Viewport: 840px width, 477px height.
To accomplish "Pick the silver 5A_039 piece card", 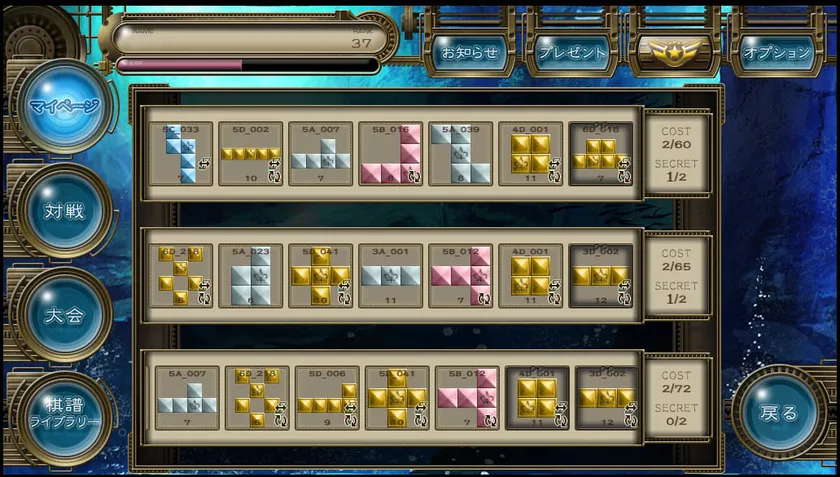I will (x=461, y=153).
